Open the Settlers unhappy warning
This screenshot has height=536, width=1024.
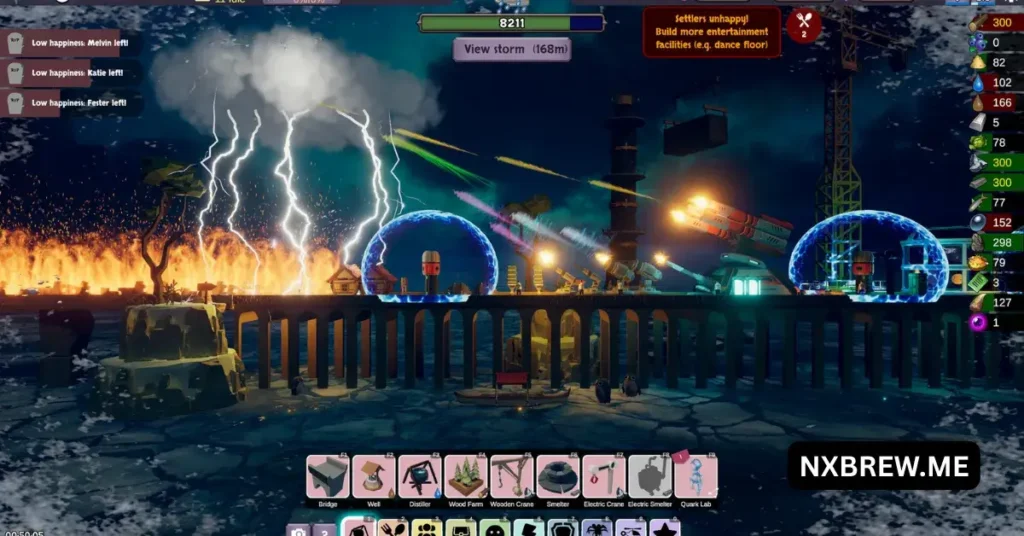tap(711, 32)
